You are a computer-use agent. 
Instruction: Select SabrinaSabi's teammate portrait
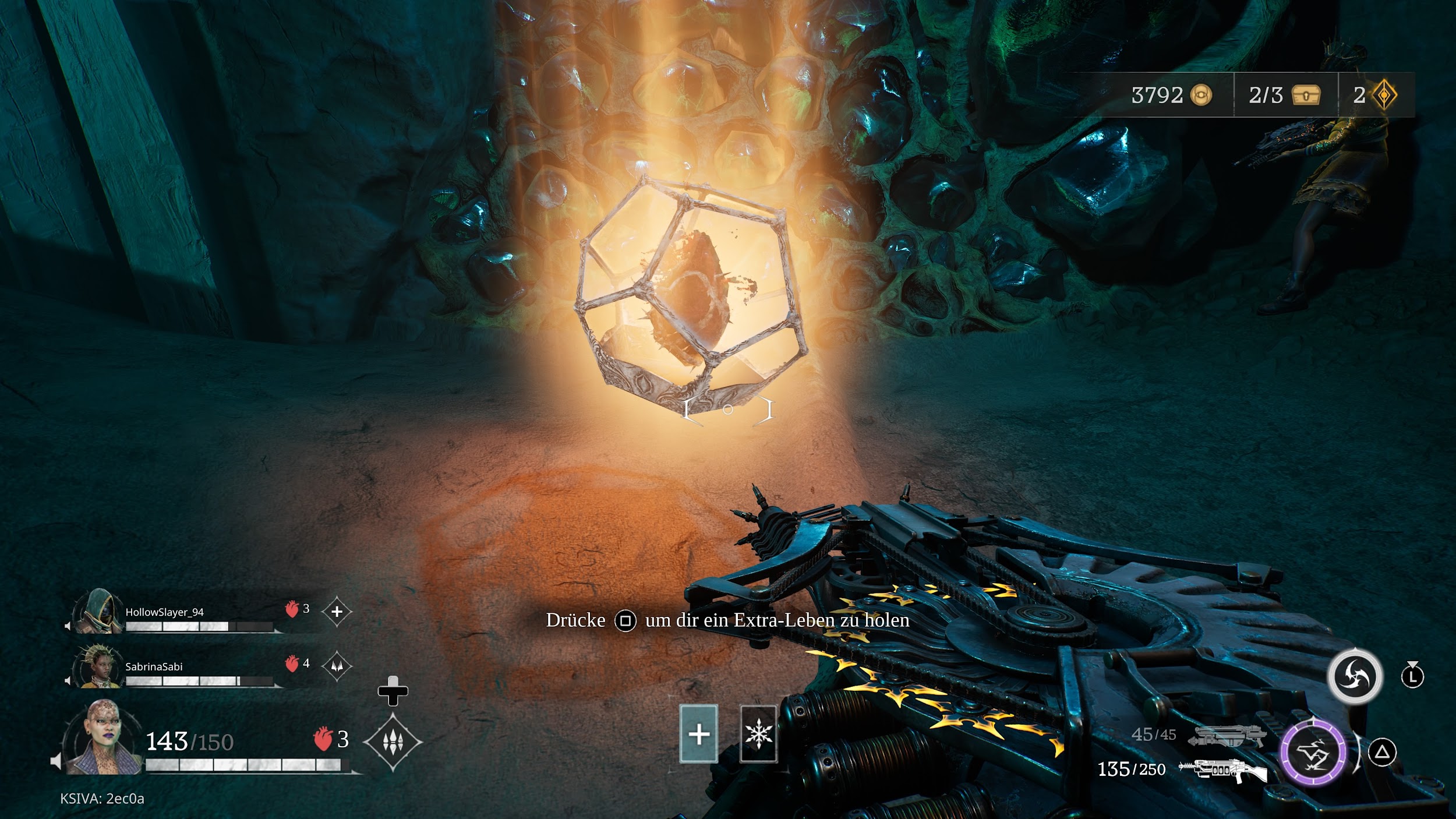click(96, 667)
